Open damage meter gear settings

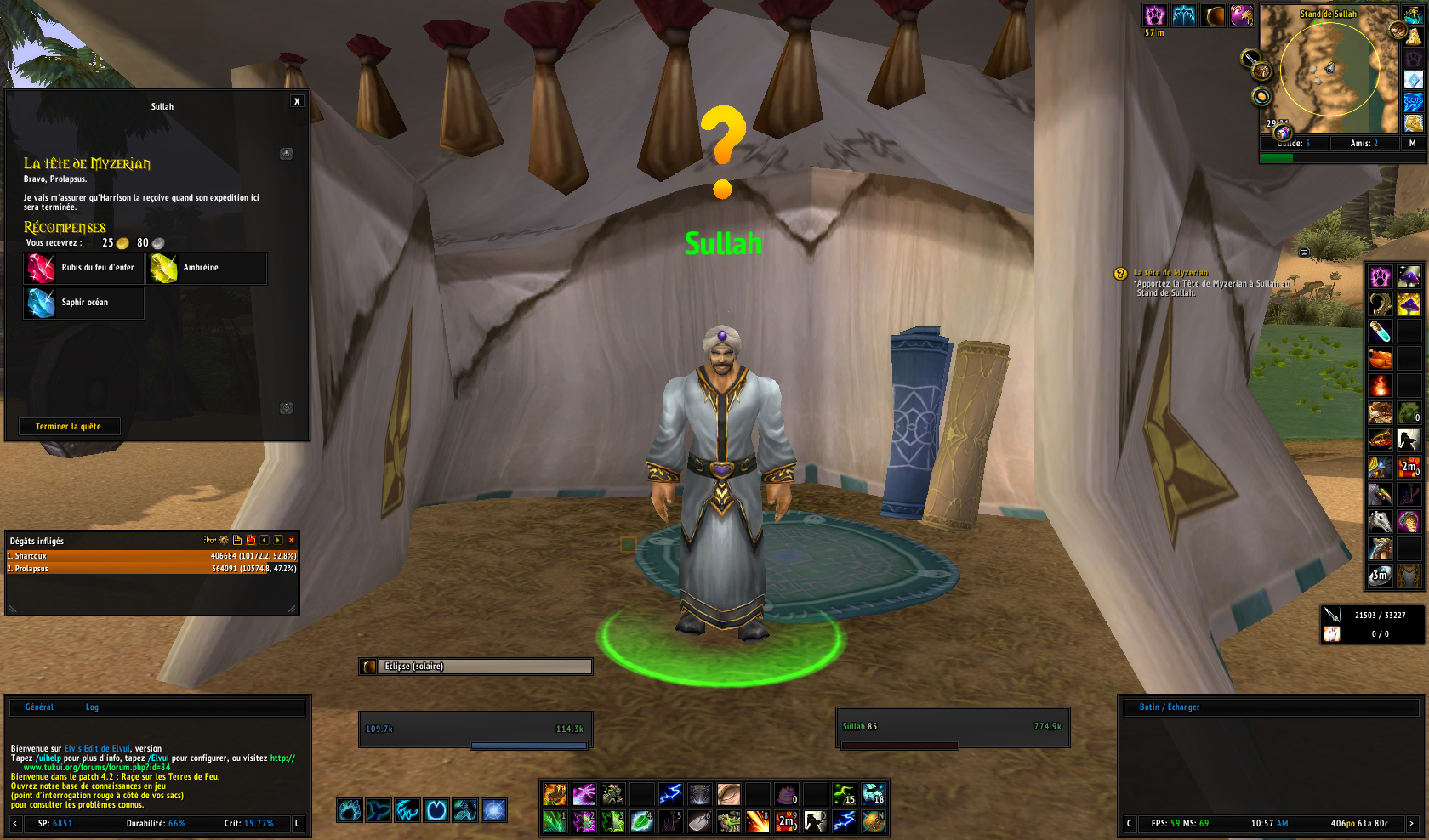click(x=224, y=540)
